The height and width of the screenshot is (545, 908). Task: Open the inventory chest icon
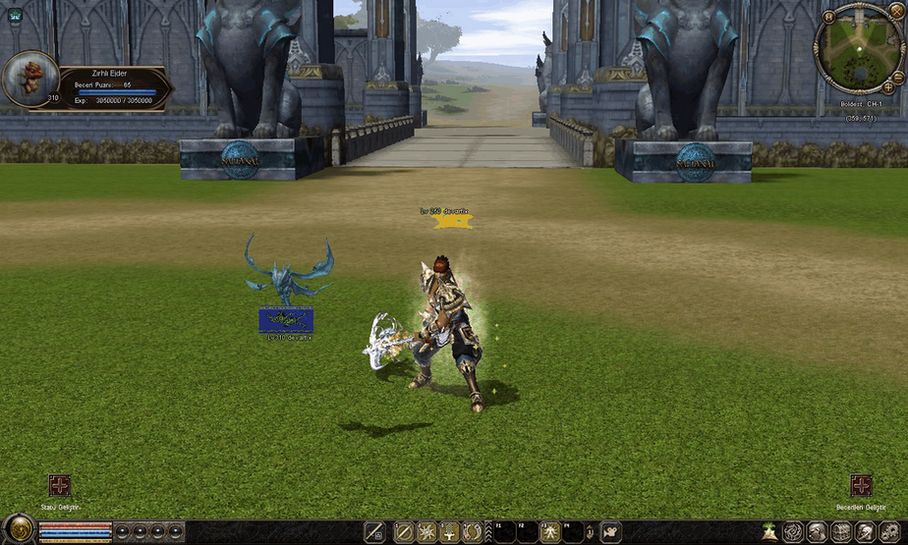[x=842, y=532]
